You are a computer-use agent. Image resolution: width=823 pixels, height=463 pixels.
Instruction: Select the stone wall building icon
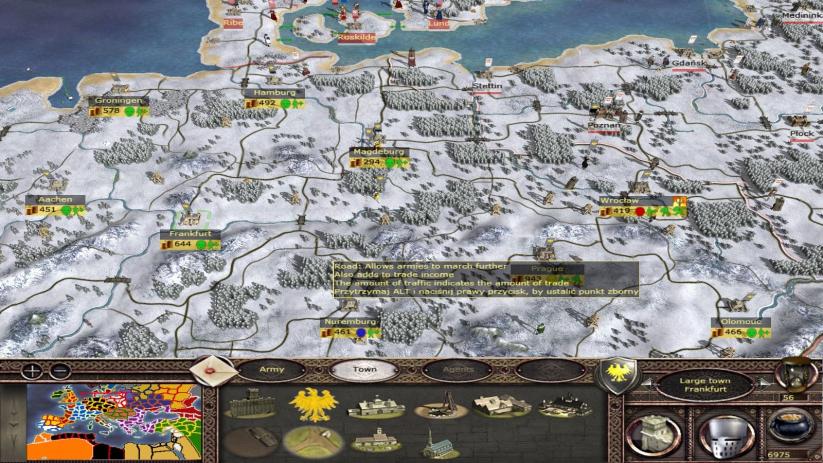pyautogui.click(x=250, y=406)
